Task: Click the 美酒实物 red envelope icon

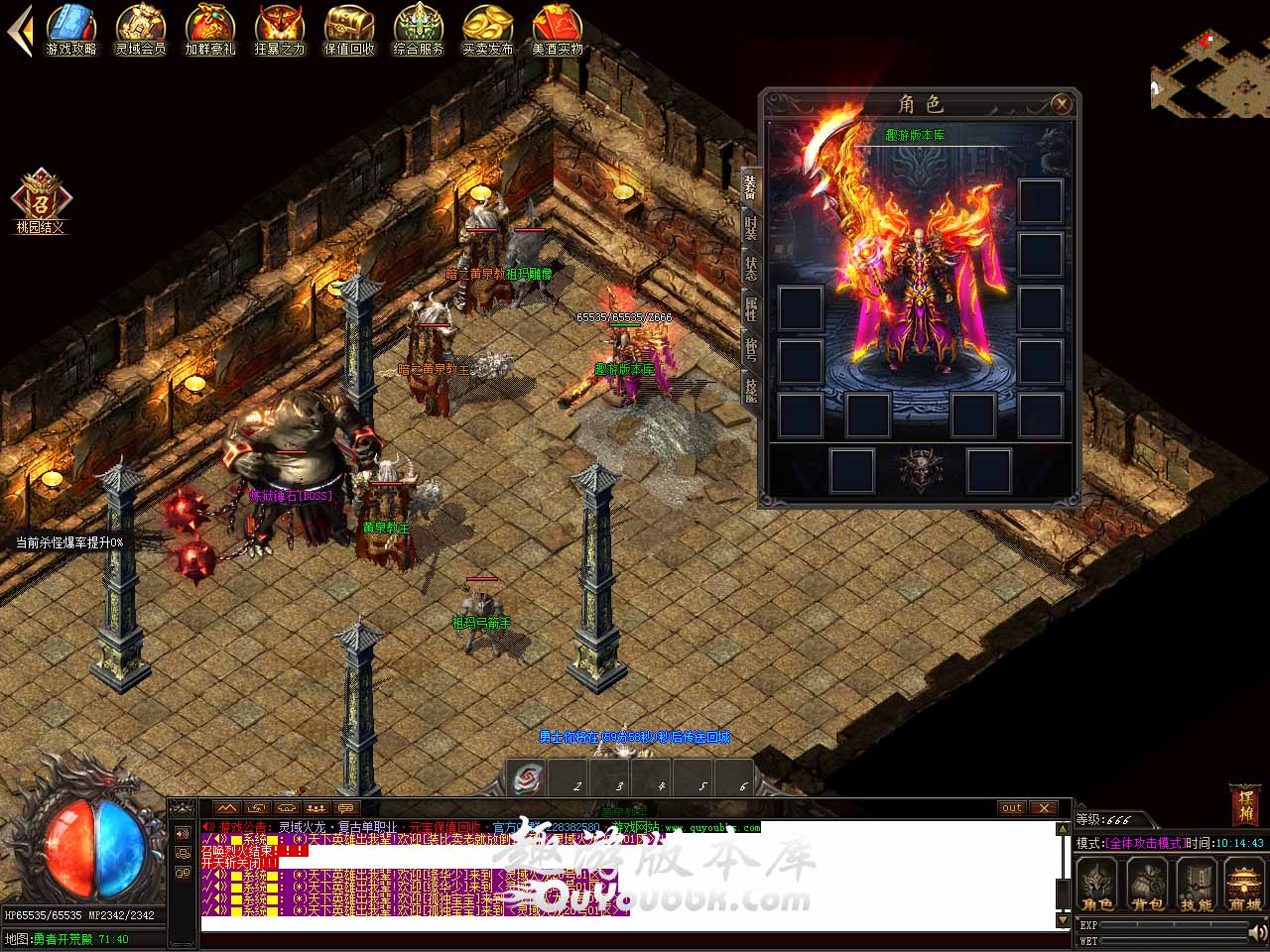Action: coord(558,28)
